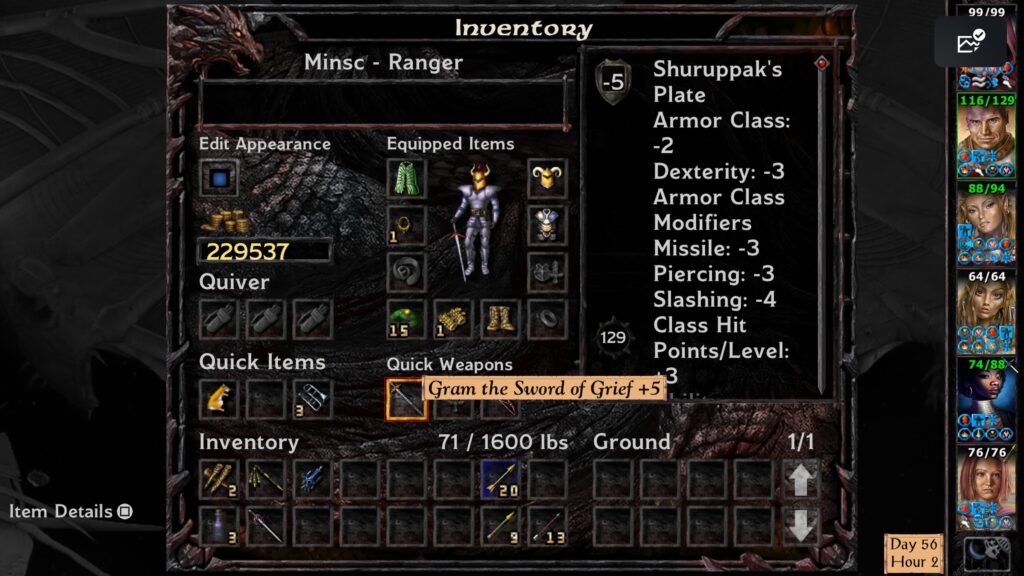Select the arrow stack of 13
The width and height of the screenshot is (1024, 576).
547,525
